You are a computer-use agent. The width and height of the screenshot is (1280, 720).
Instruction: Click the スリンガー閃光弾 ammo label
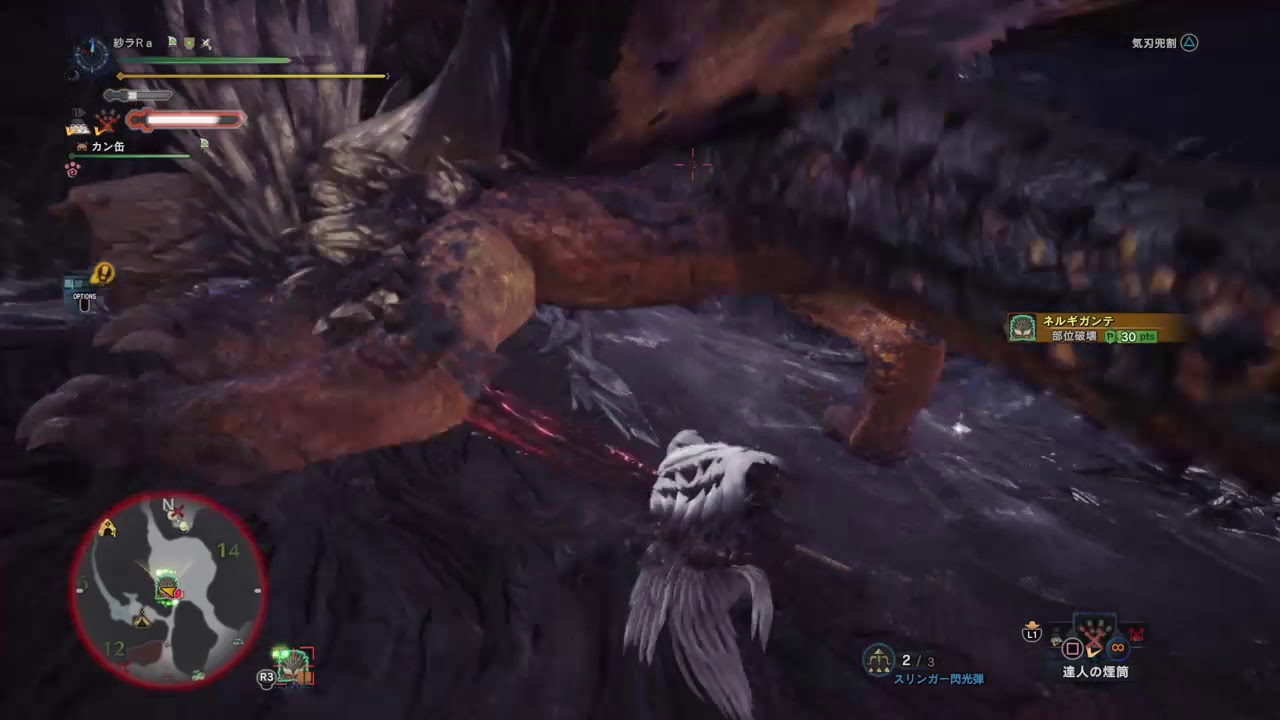point(939,678)
